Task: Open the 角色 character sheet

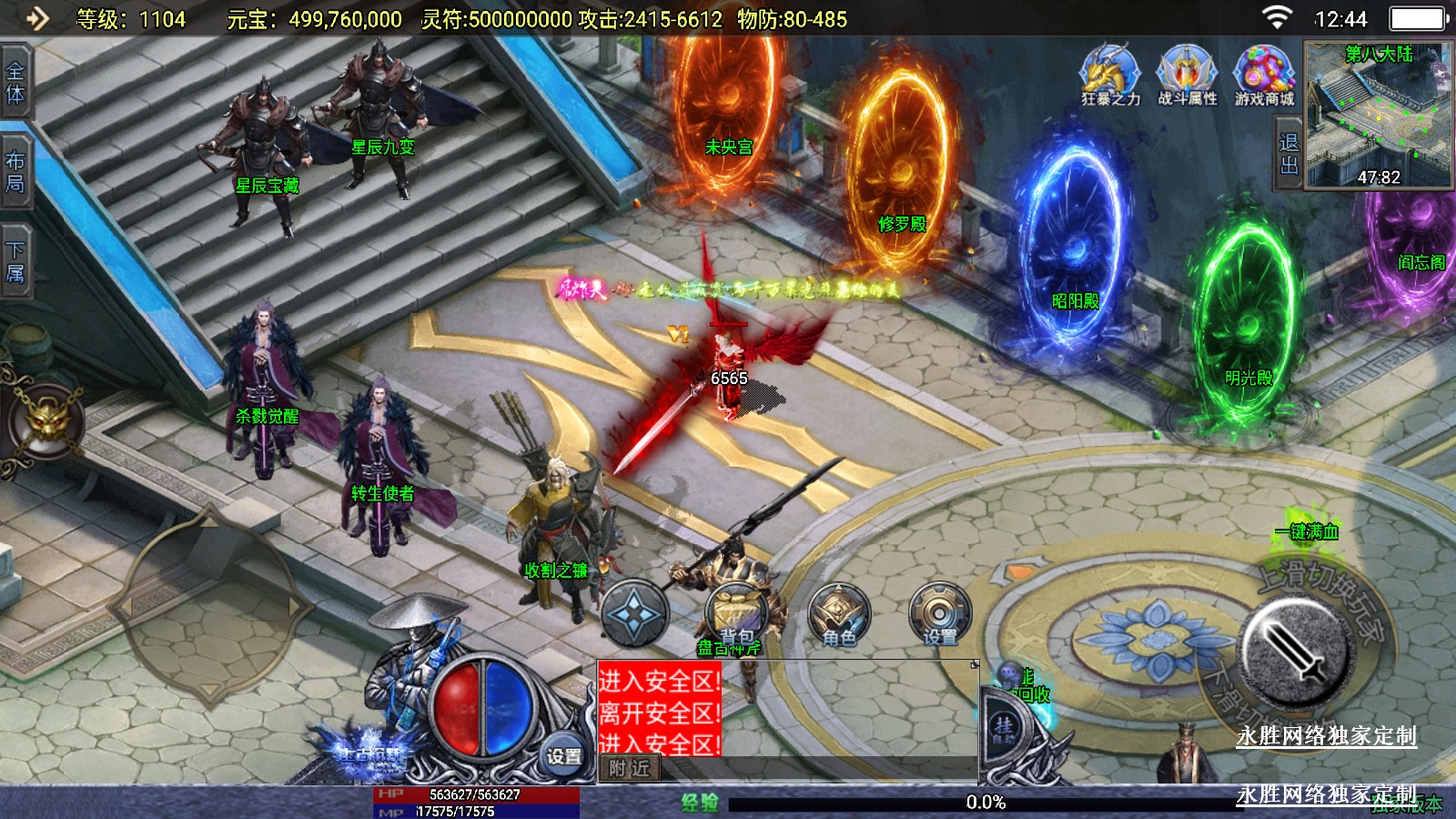Action: [x=839, y=615]
